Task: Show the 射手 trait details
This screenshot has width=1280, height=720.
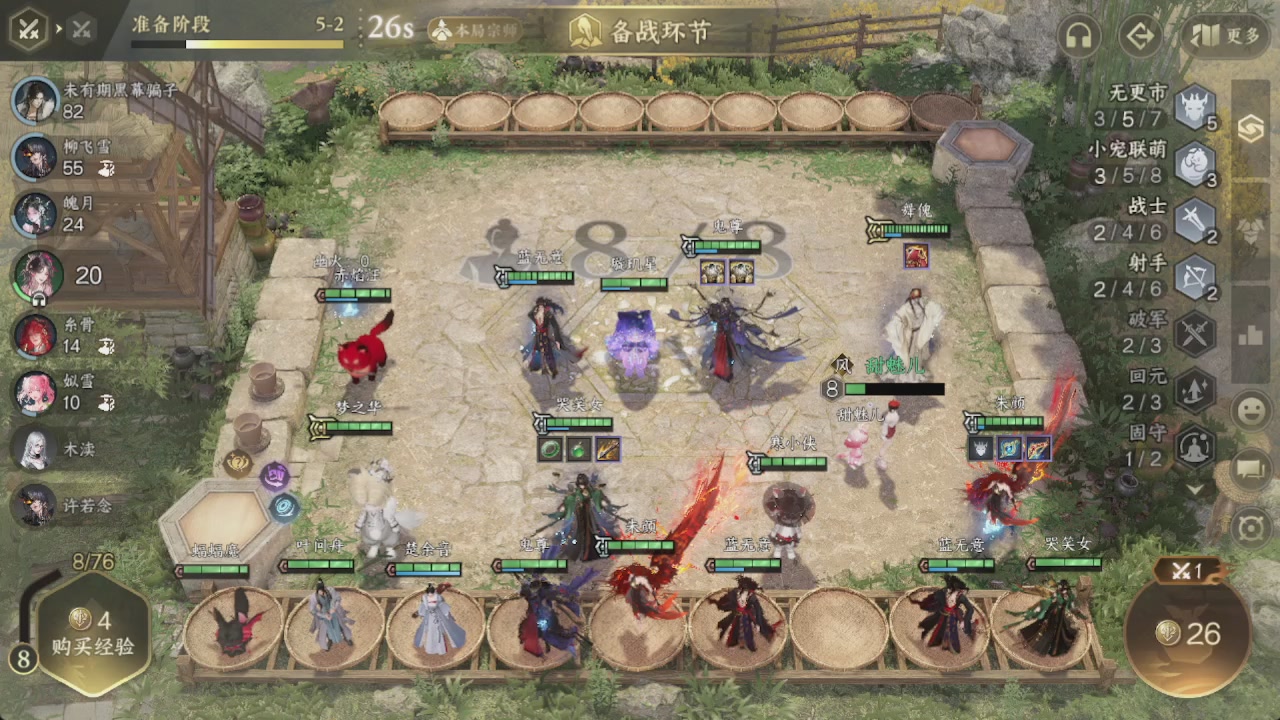Action: click(x=1194, y=277)
